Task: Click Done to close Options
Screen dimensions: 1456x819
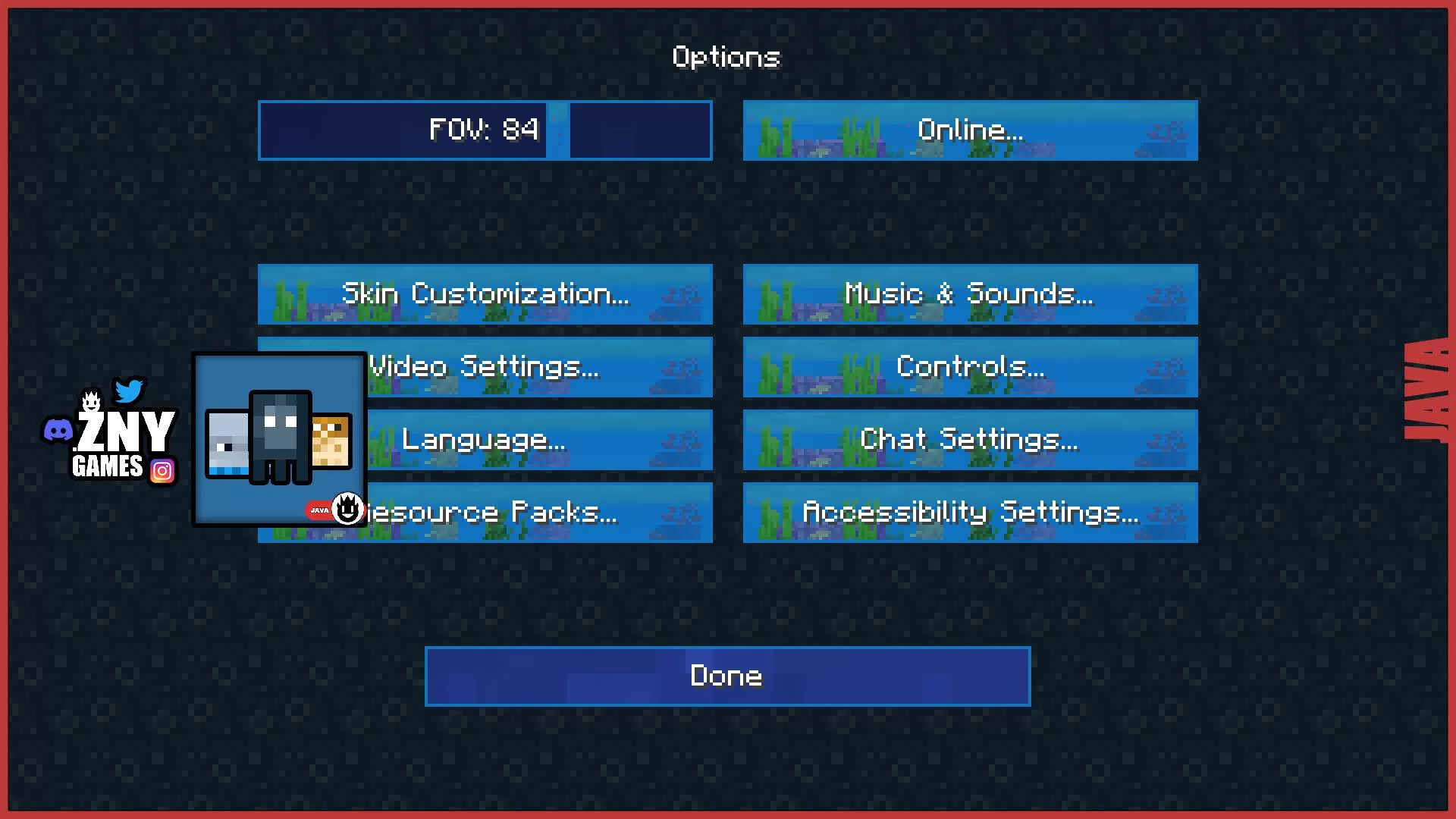Action: click(x=727, y=676)
